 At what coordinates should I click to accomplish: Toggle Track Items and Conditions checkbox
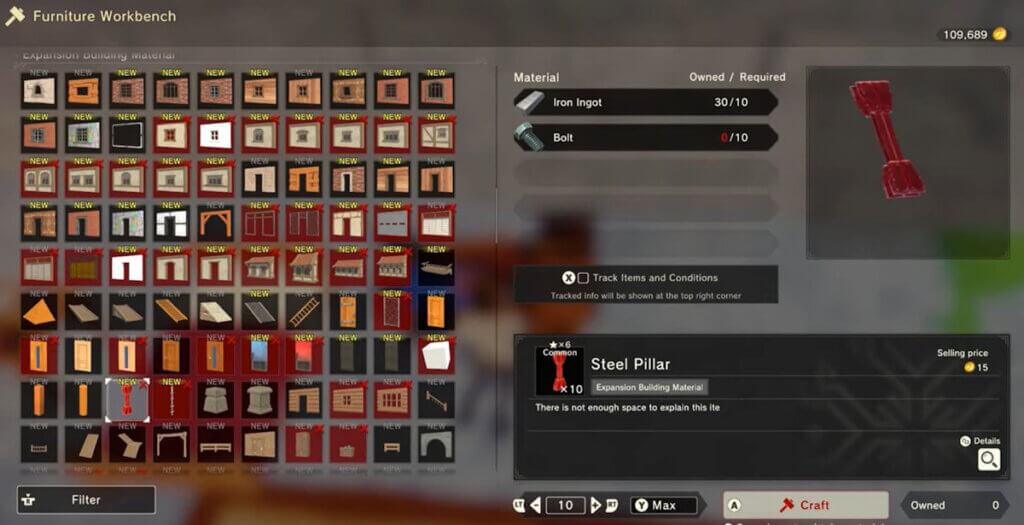[583, 278]
